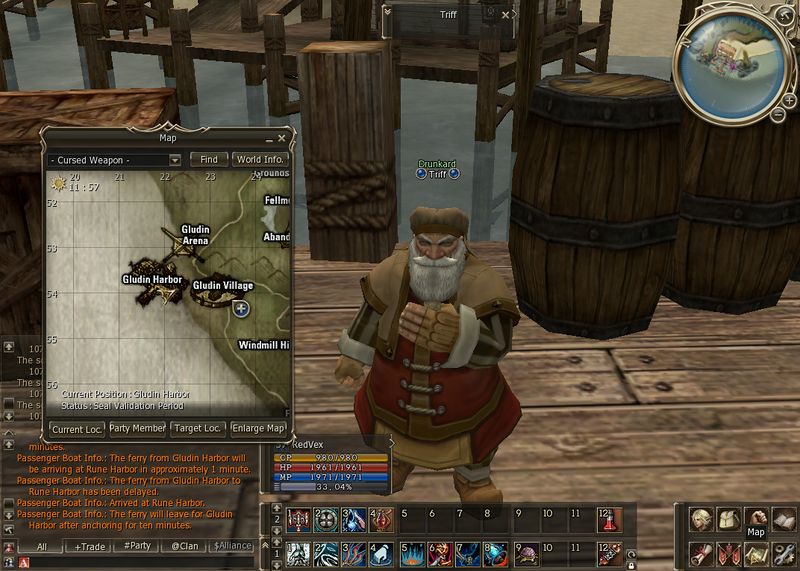Select the All chat tab
This screenshot has height=571, width=800.
[42, 546]
